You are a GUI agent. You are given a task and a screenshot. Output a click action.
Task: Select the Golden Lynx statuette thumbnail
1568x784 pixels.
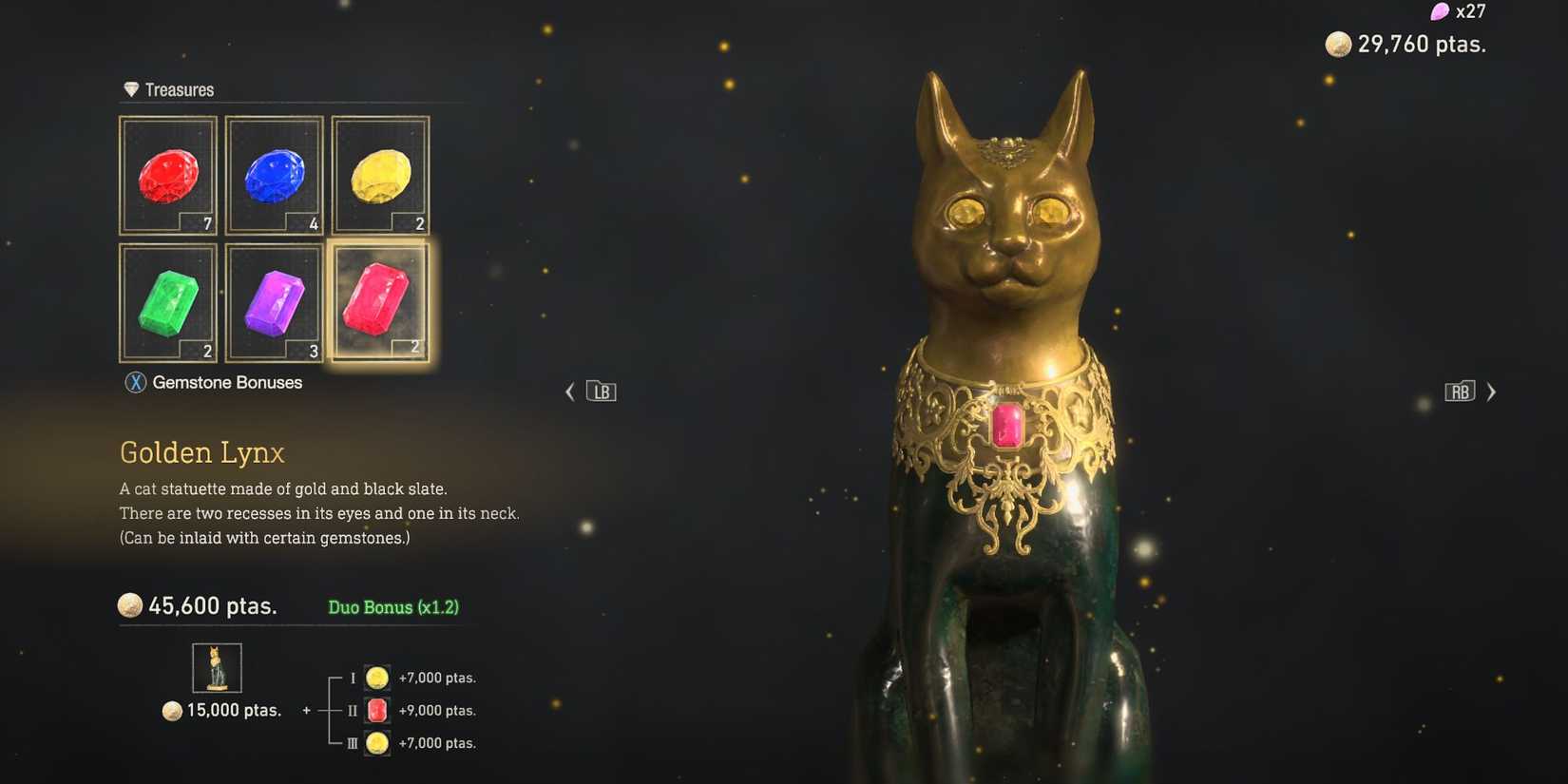(217, 667)
